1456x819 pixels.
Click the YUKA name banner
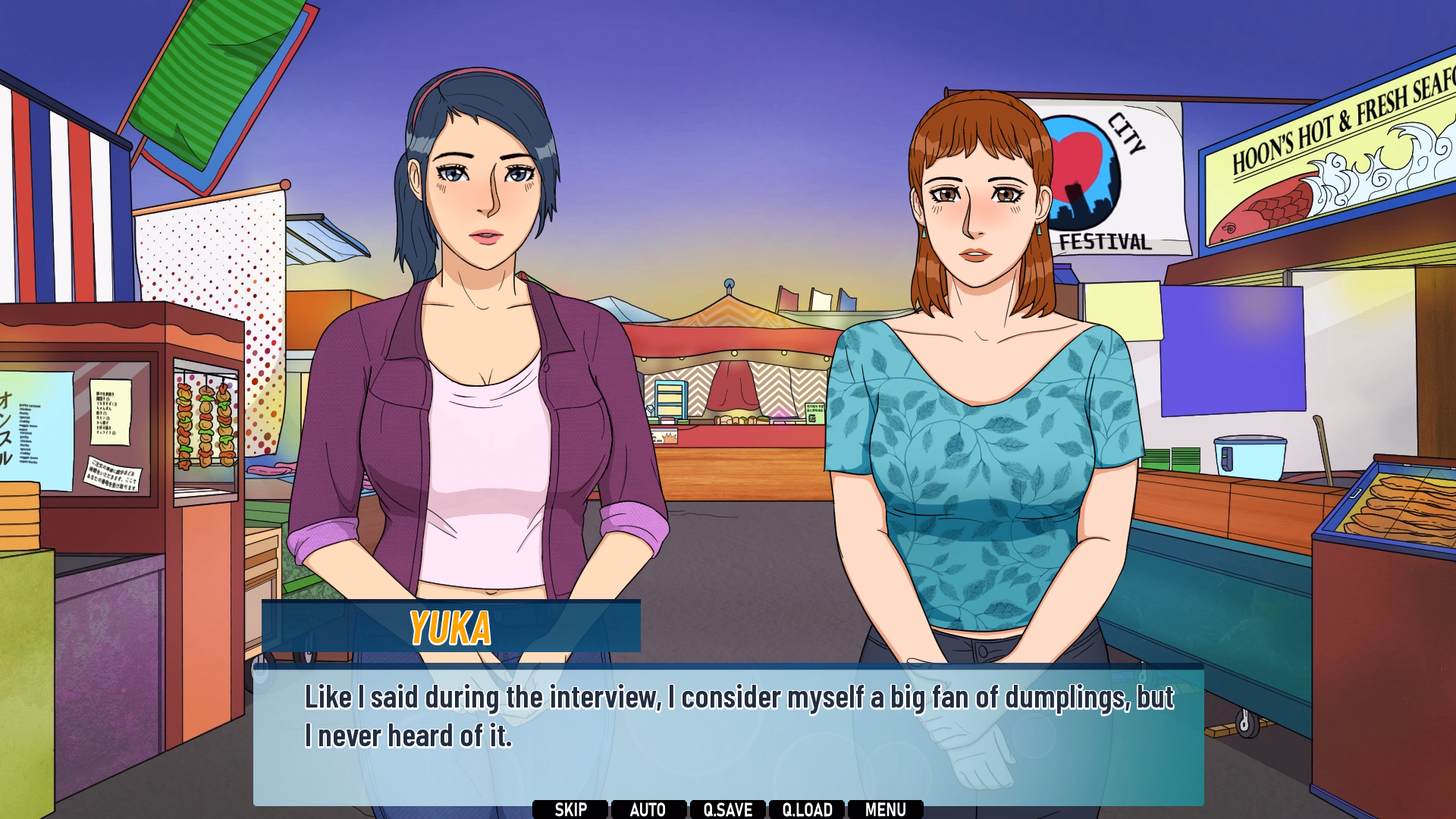(x=450, y=628)
